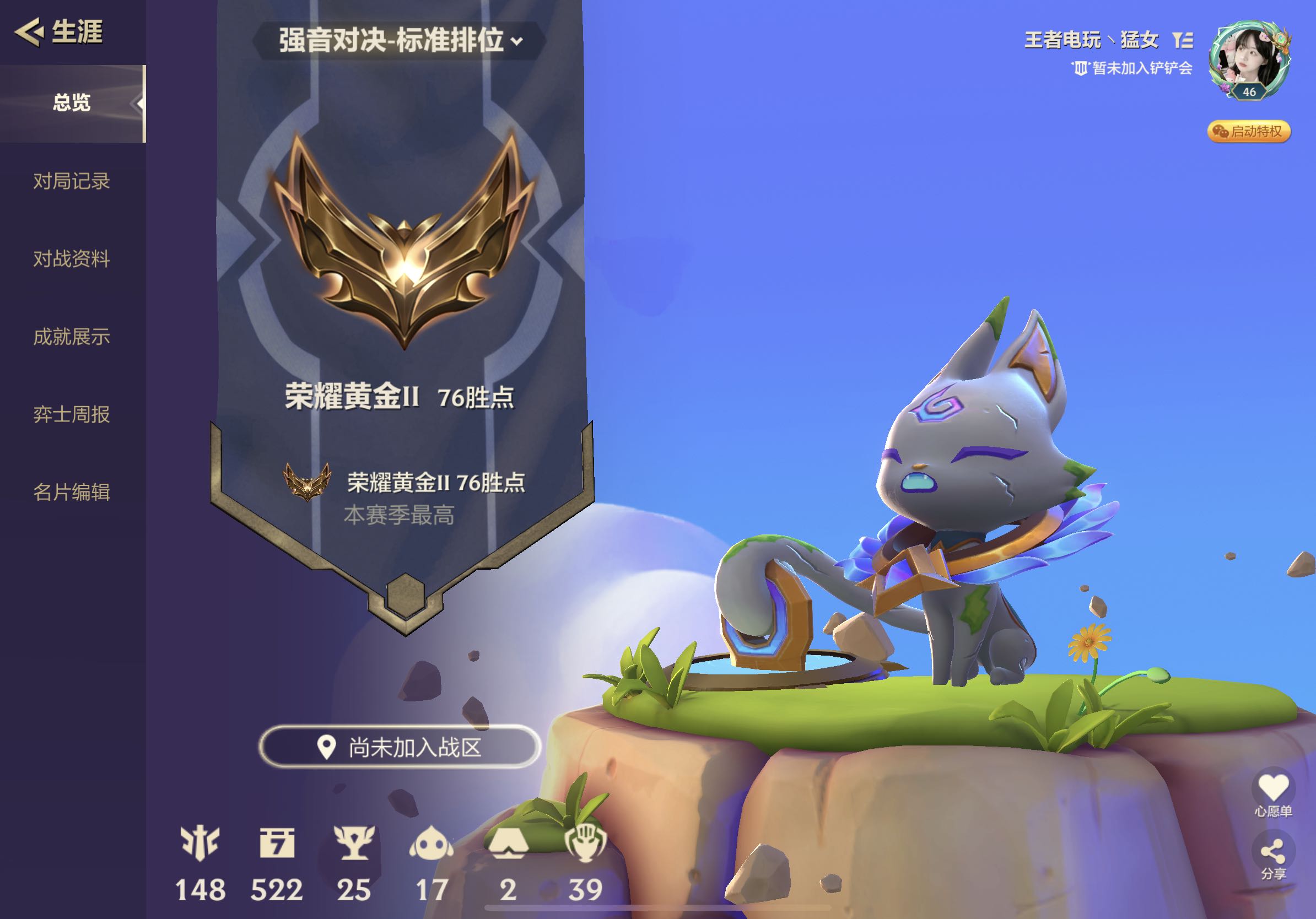
Task: Open the 弈士周报 weekly report
Action: pos(72,414)
